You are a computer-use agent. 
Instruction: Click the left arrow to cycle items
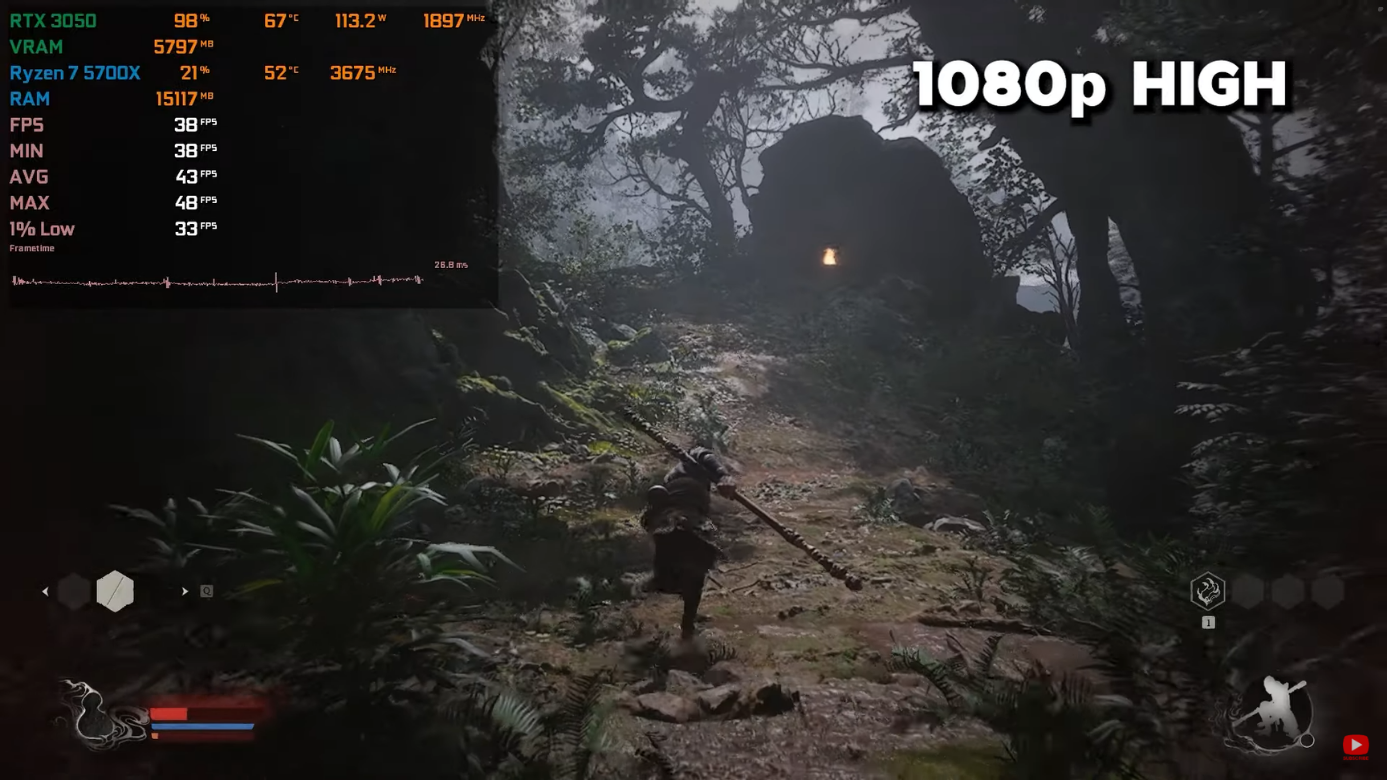44,591
